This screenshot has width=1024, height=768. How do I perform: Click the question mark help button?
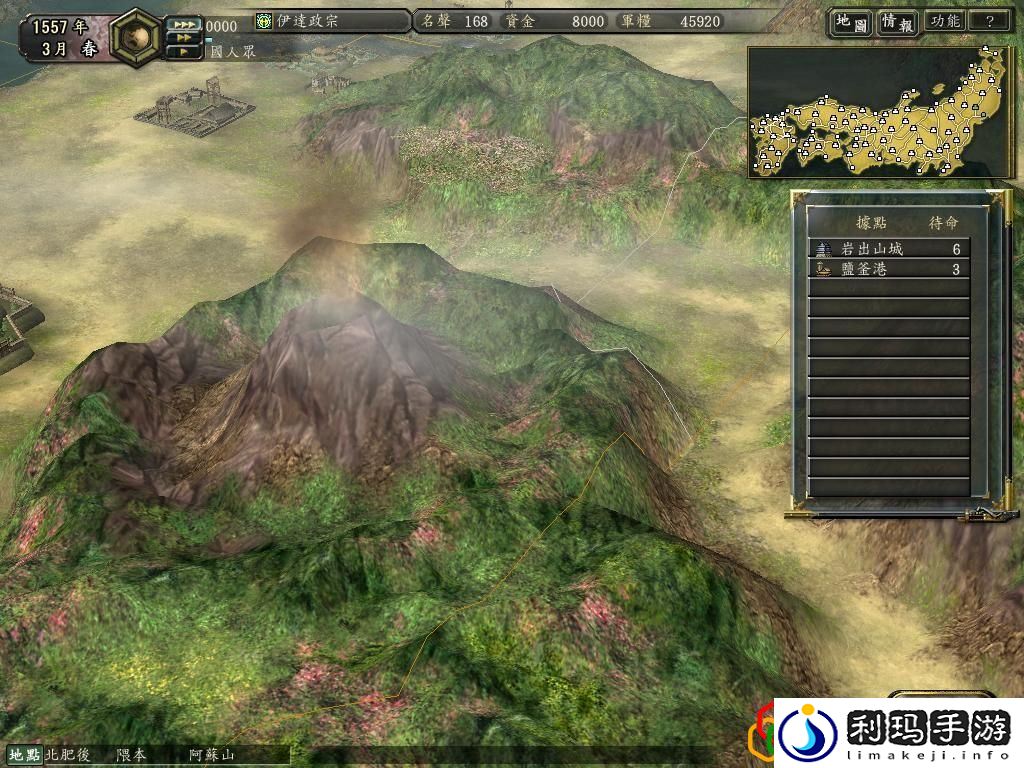coord(989,21)
